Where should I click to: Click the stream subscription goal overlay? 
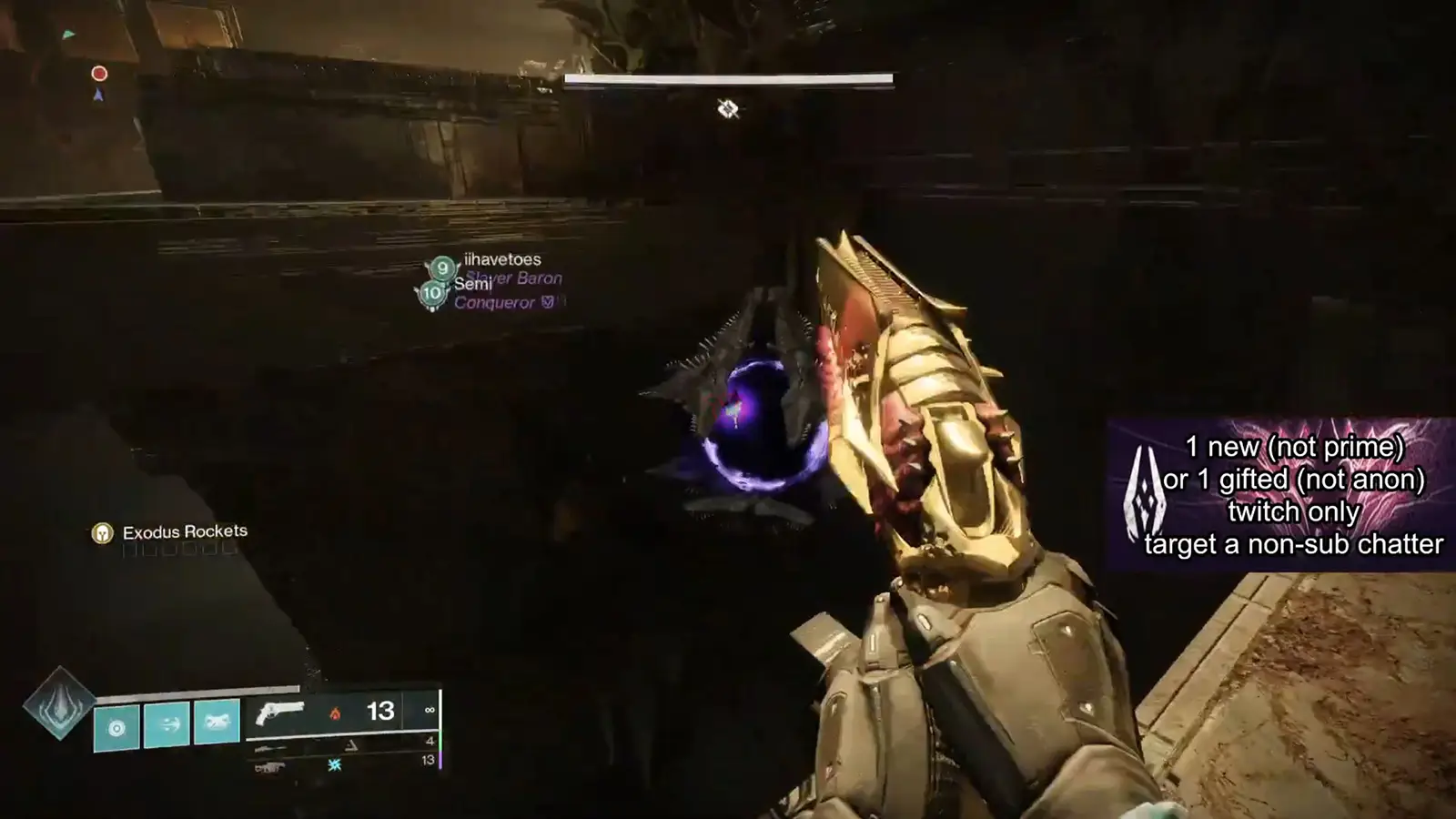click(x=1281, y=495)
